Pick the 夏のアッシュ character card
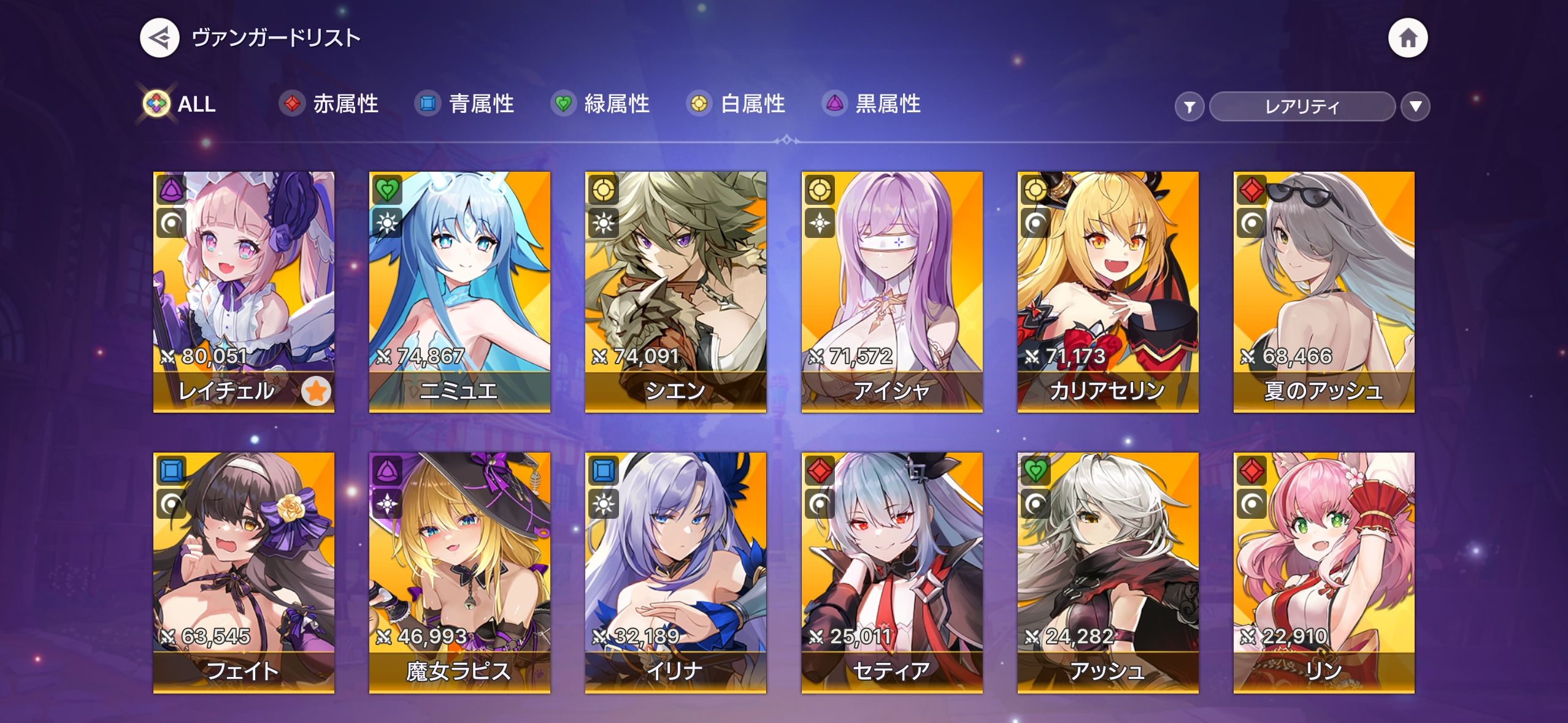Viewport: 1568px width, 723px height. point(1324,291)
